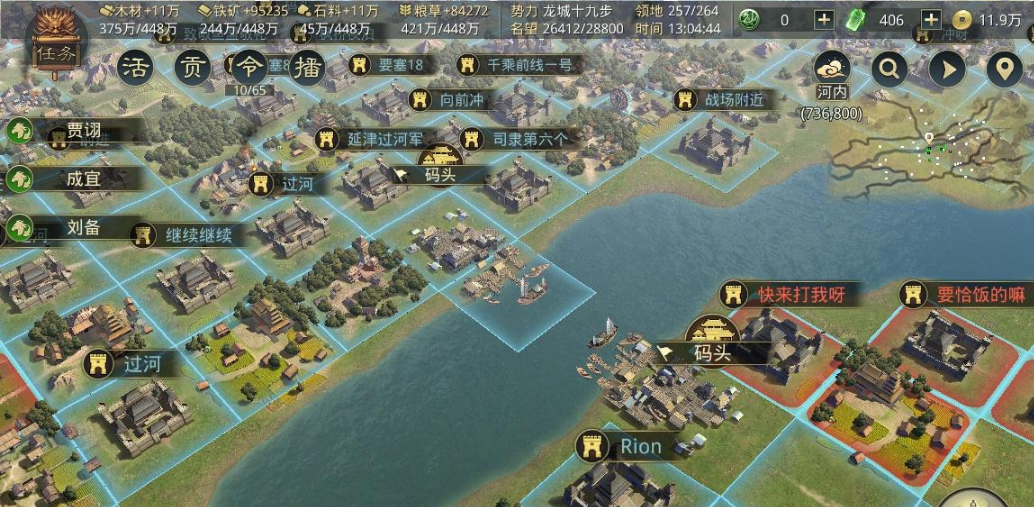Click the arrow play button
Screen dimensions: 1034x507
(x=947, y=69)
